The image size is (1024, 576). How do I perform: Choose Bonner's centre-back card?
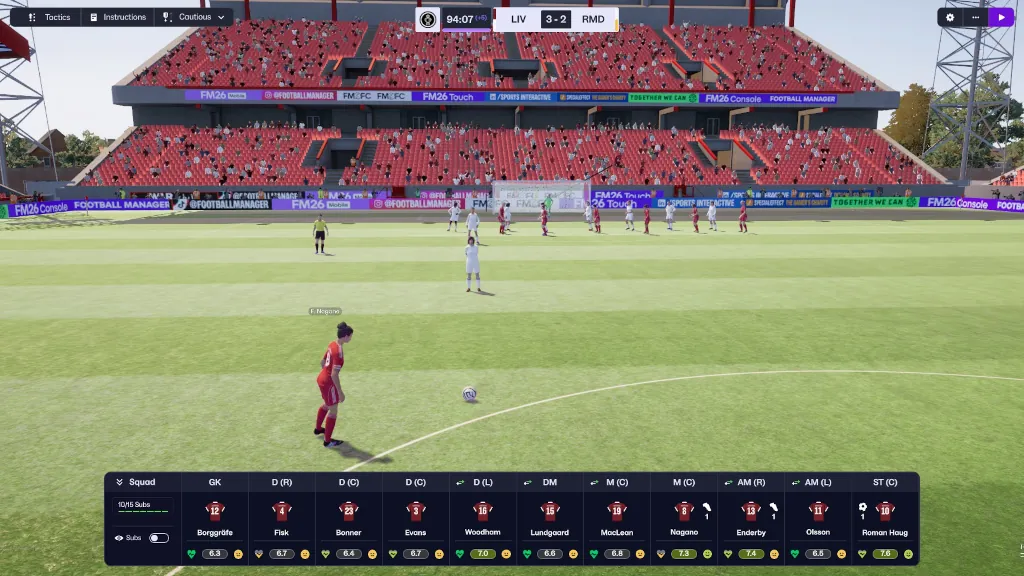[x=349, y=520]
